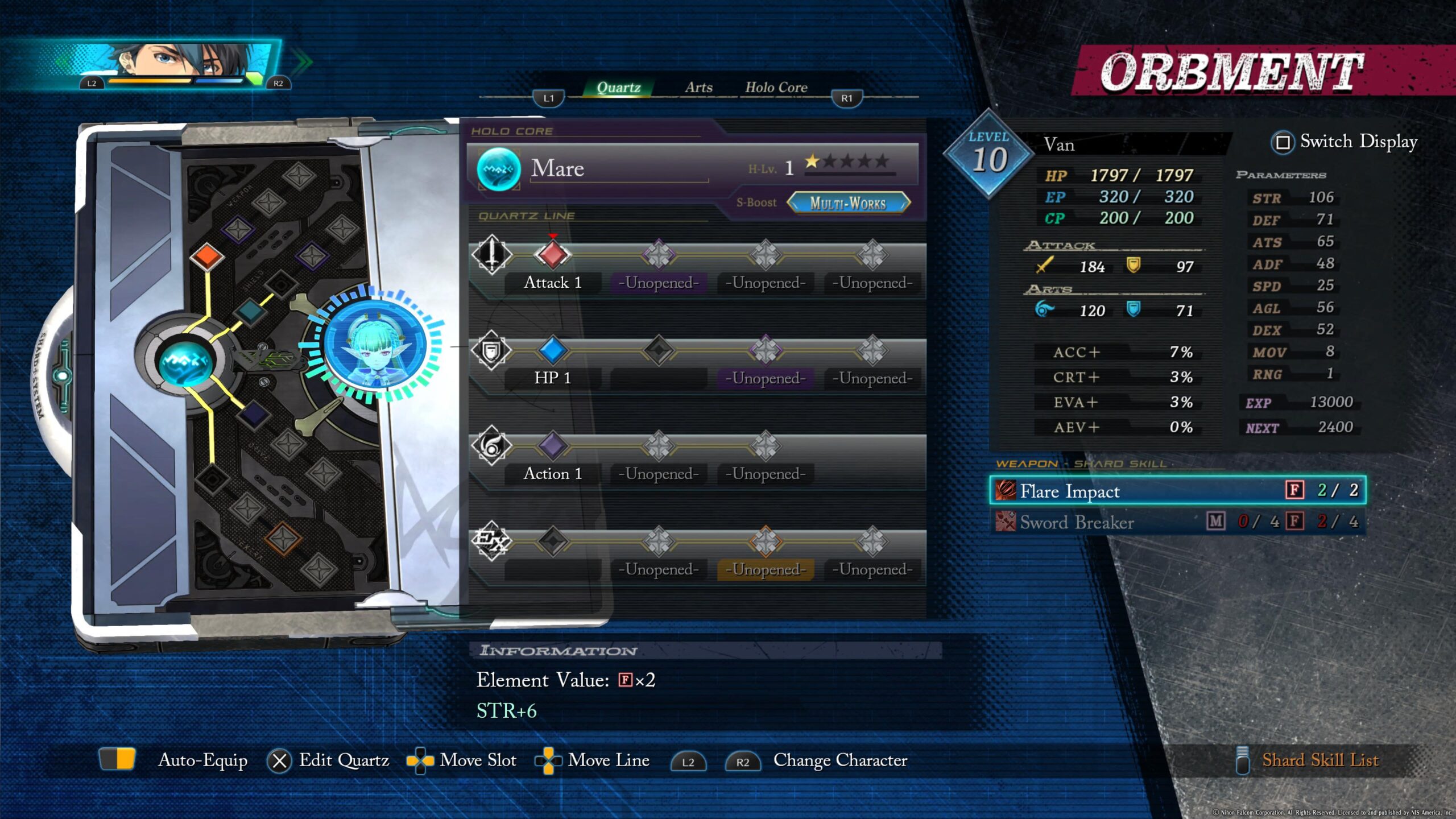Click the Change Character option
This screenshot has height=819, width=1456.
pyautogui.click(x=839, y=760)
